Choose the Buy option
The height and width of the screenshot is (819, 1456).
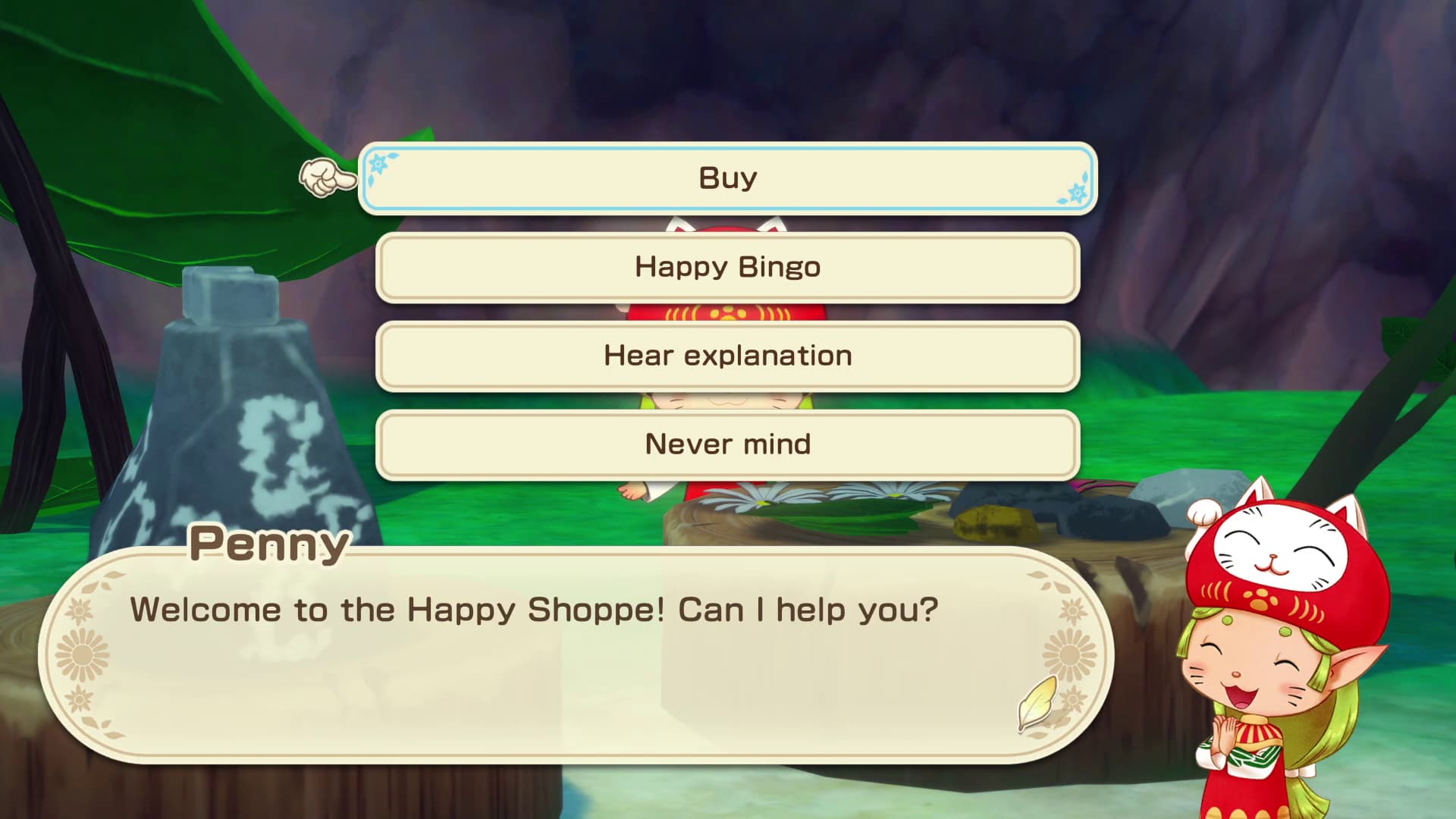click(x=728, y=178)
